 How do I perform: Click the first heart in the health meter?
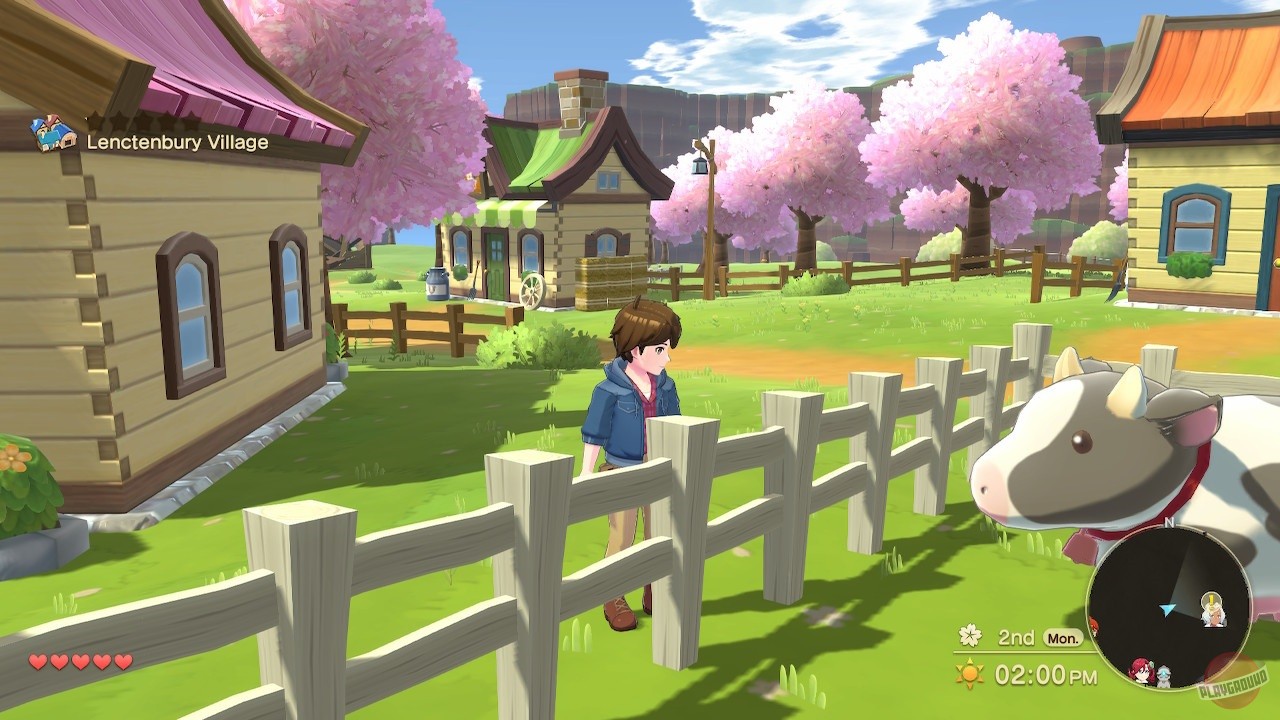click(36, 662)
